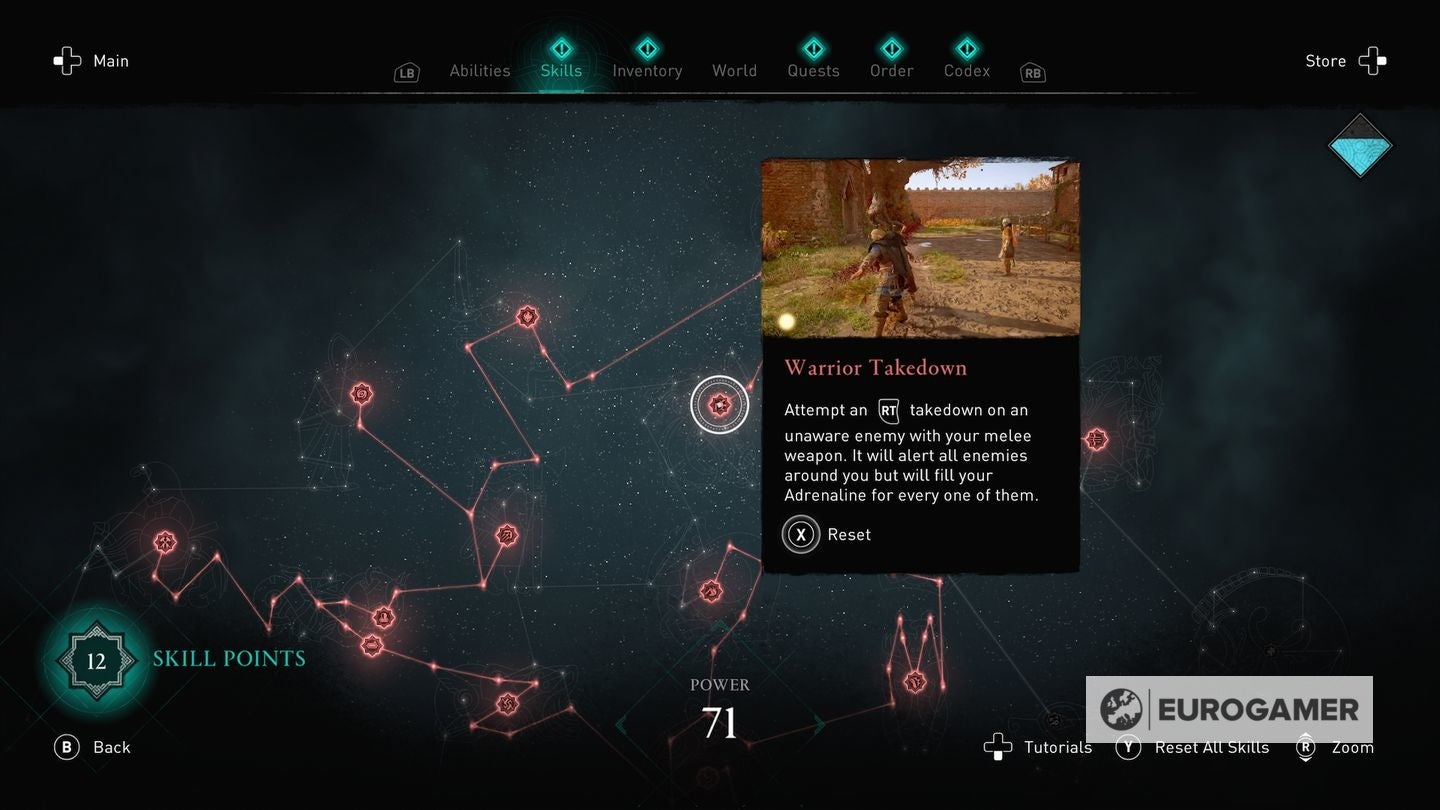
Task: Click the LB bumper icon beside Abilities
Action: click(x=406, y=72)
